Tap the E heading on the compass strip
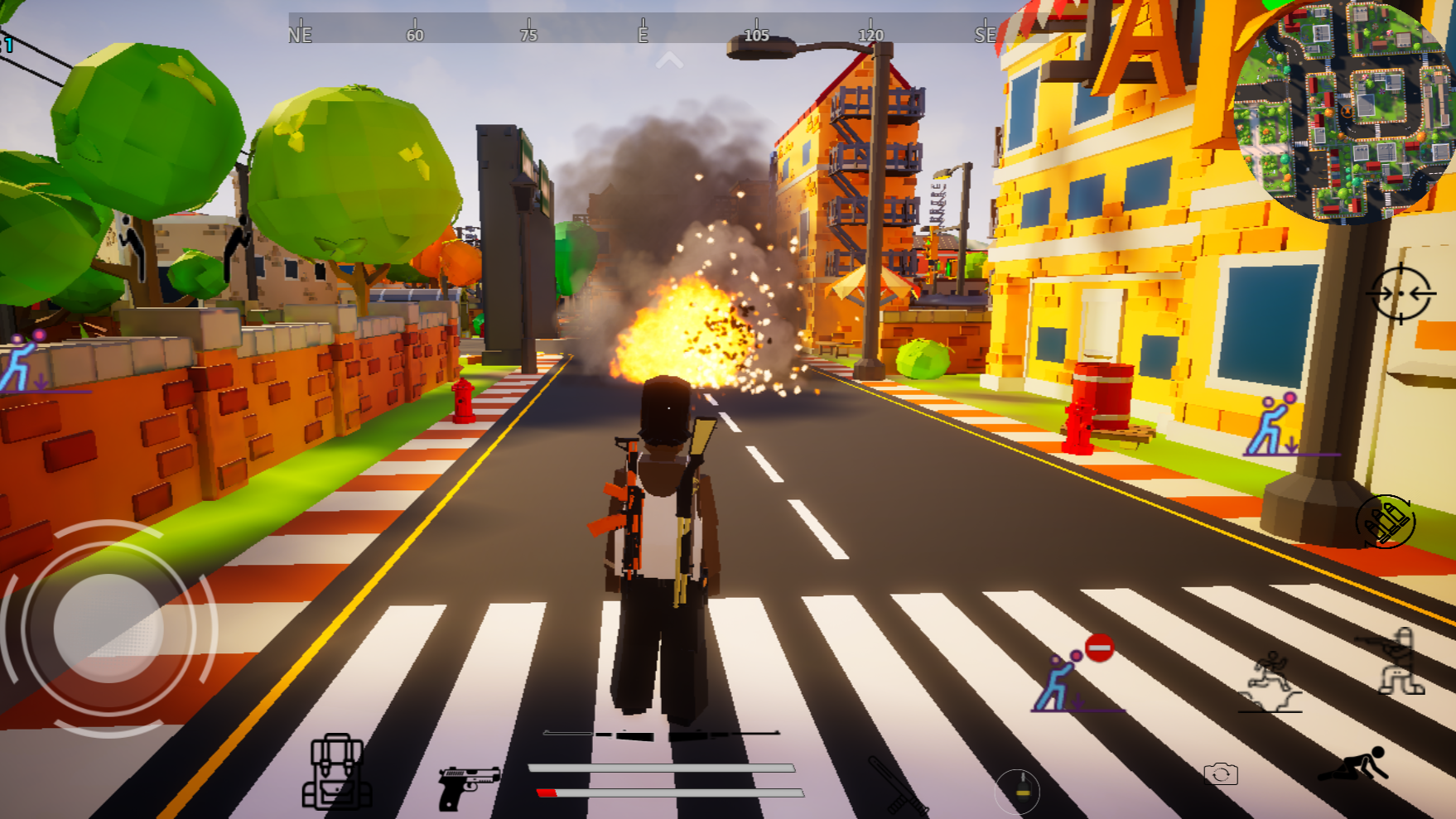This screenshot has height=819, width=1456. [640, 35]
